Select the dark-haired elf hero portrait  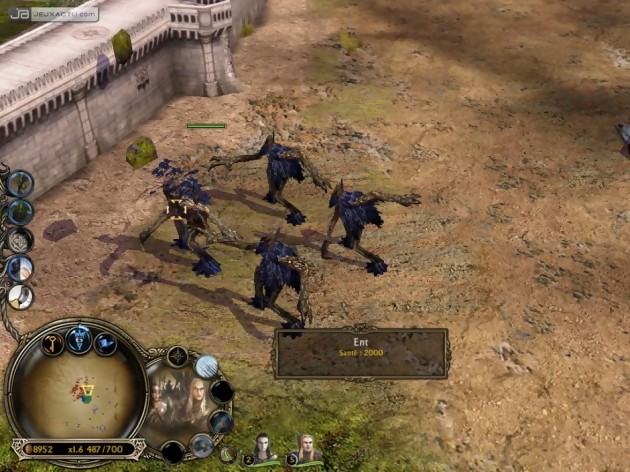[x=263, y=449]
